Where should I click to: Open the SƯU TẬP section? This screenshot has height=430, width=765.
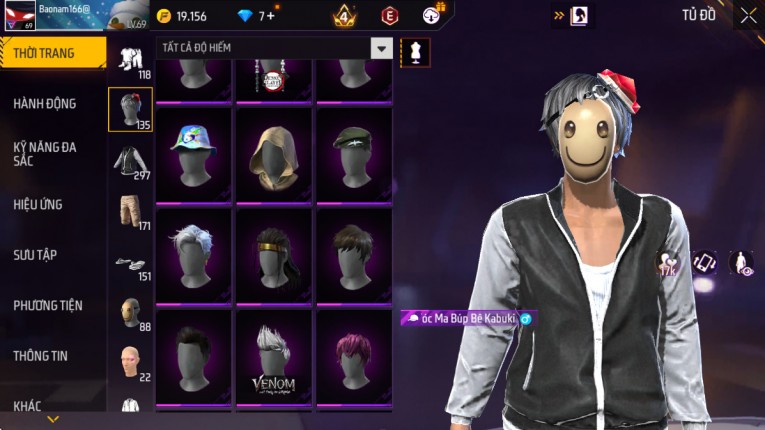[35, 255]
